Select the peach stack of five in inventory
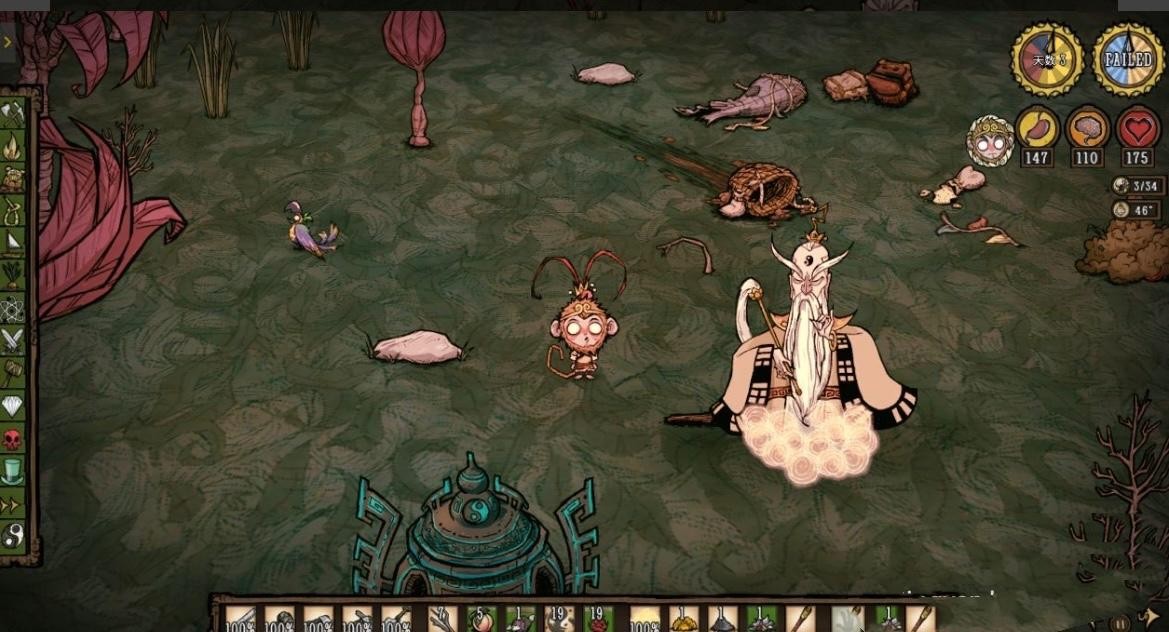The width and height of the screenshot is (1169, 632). click(480, 619)
